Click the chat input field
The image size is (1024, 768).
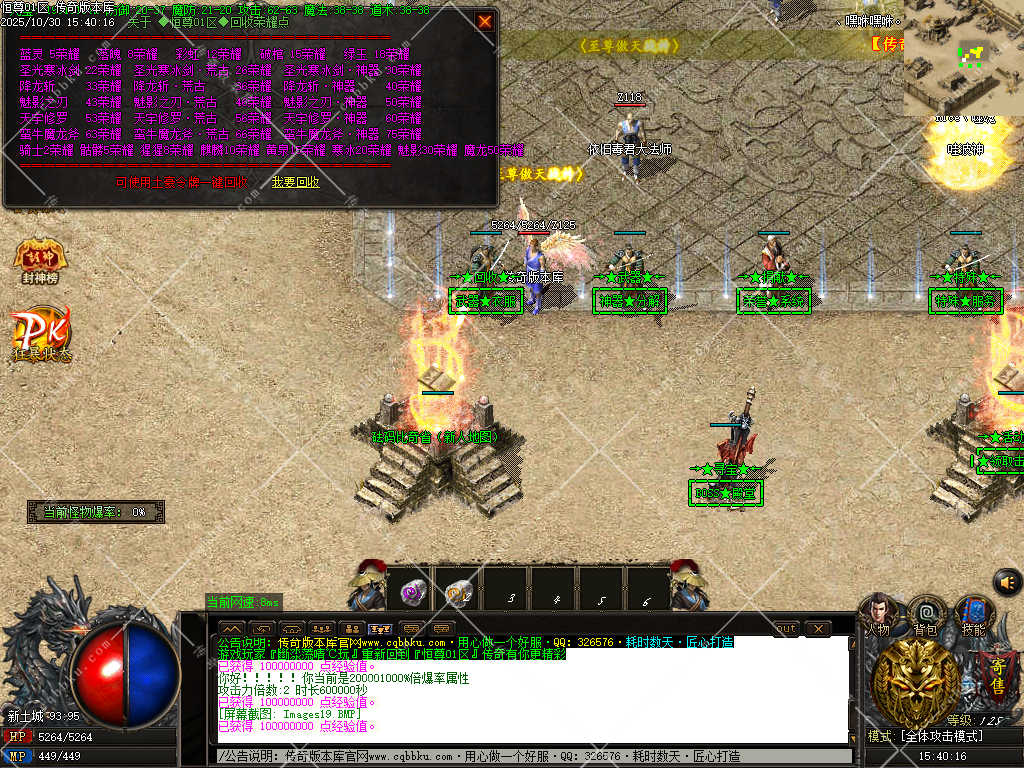pyautogui.click(x=530, y=757)
